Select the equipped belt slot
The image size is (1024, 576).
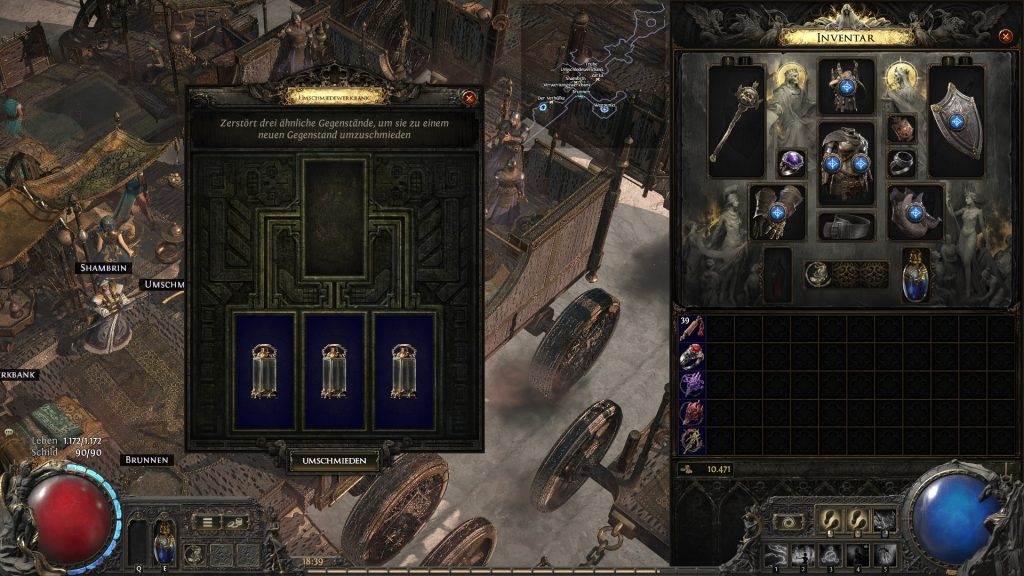coord(846,227)
